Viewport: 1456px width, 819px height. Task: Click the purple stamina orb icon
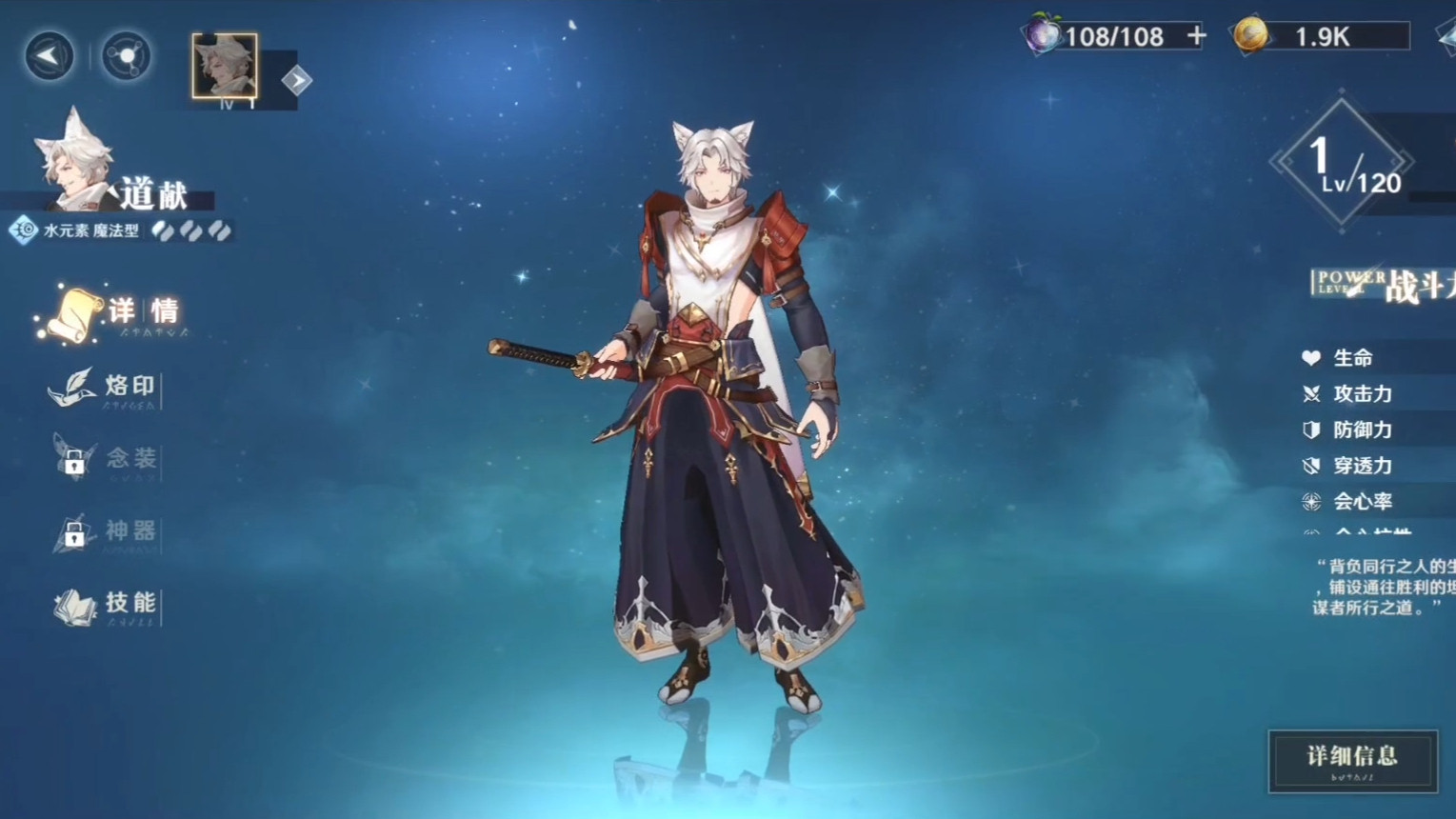coord(1042,36)
